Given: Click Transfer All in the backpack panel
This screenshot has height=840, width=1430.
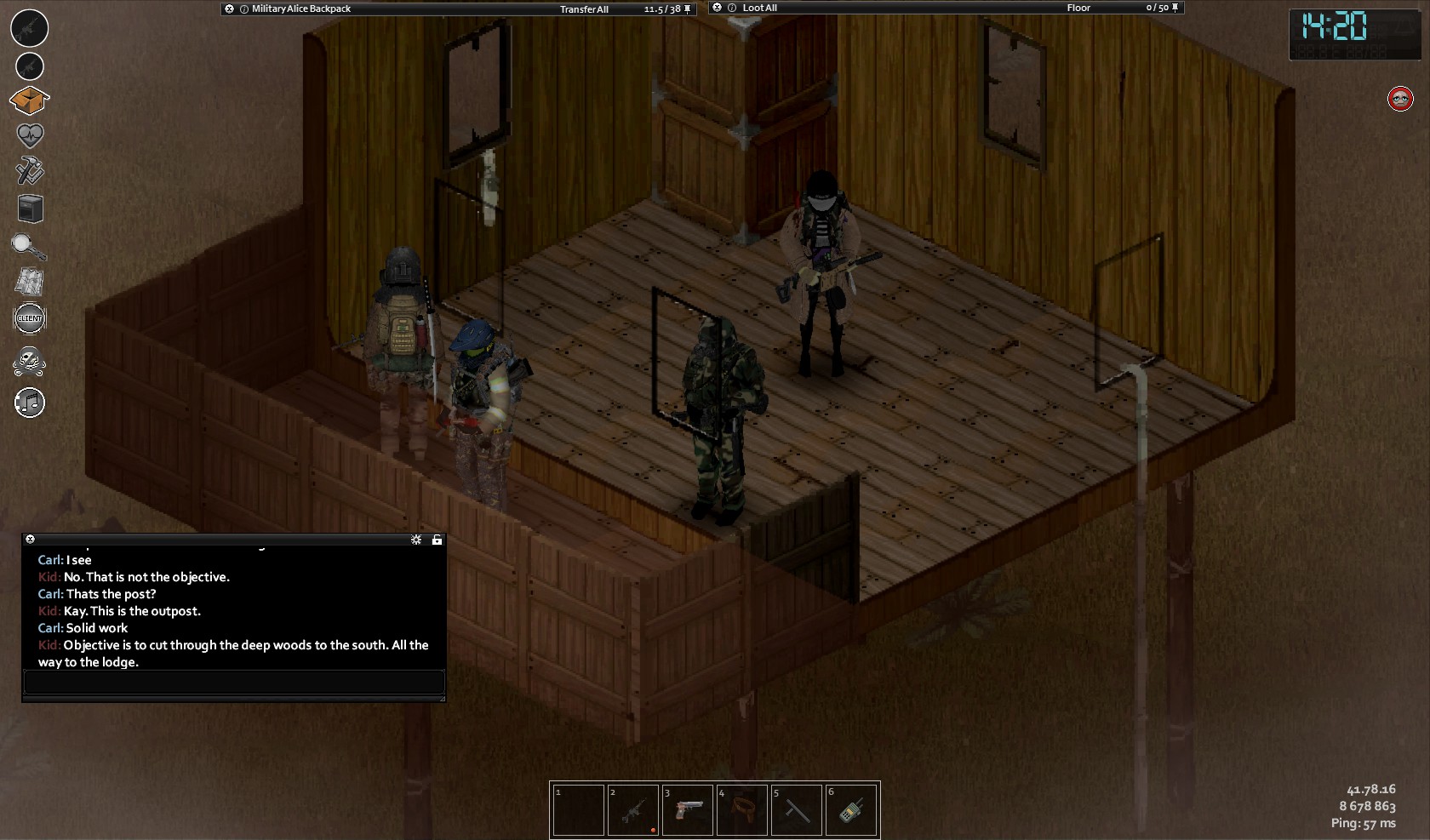Looking at the screenshot, I should coord(584,9).
